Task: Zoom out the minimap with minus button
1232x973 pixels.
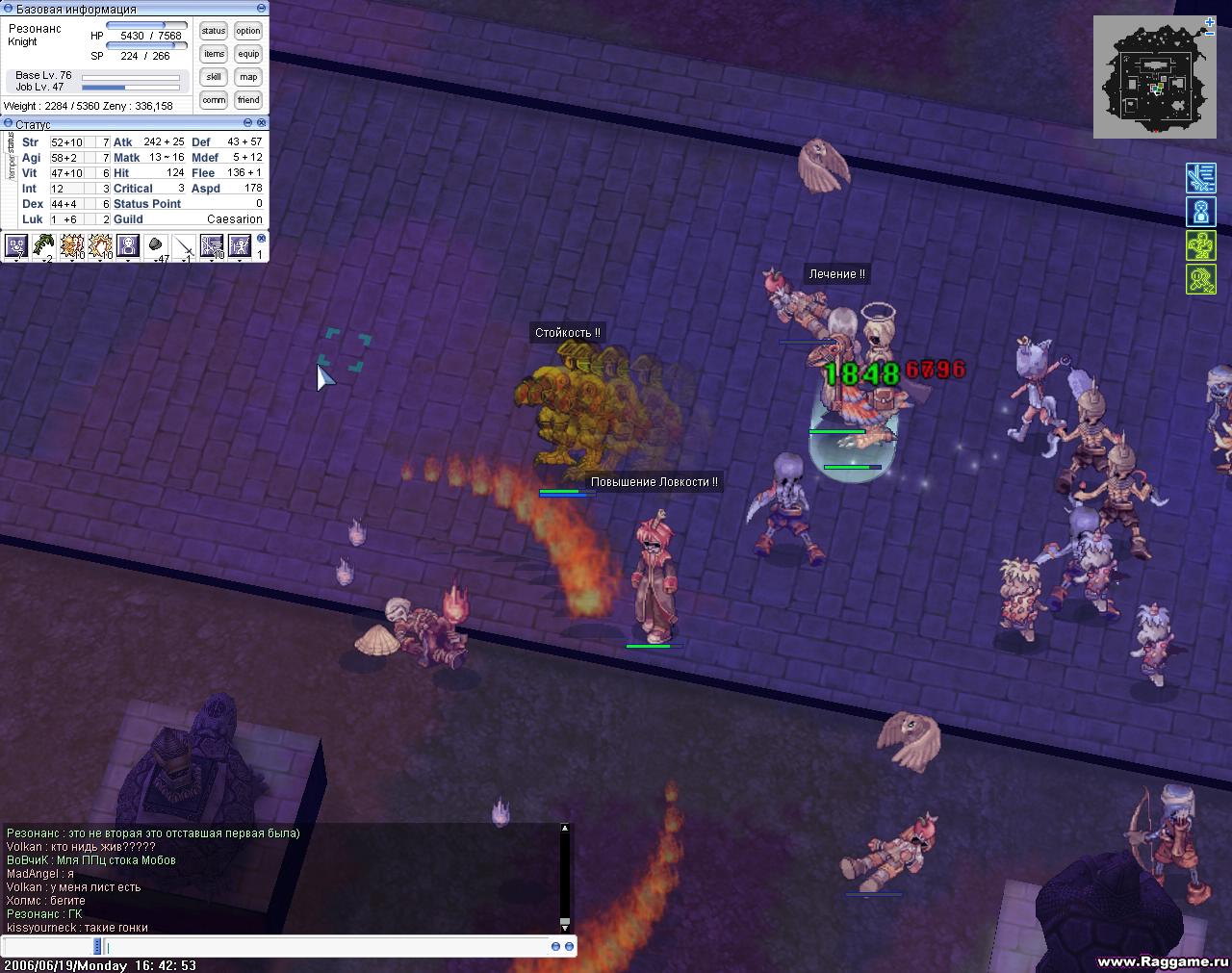Action: 1210,33
